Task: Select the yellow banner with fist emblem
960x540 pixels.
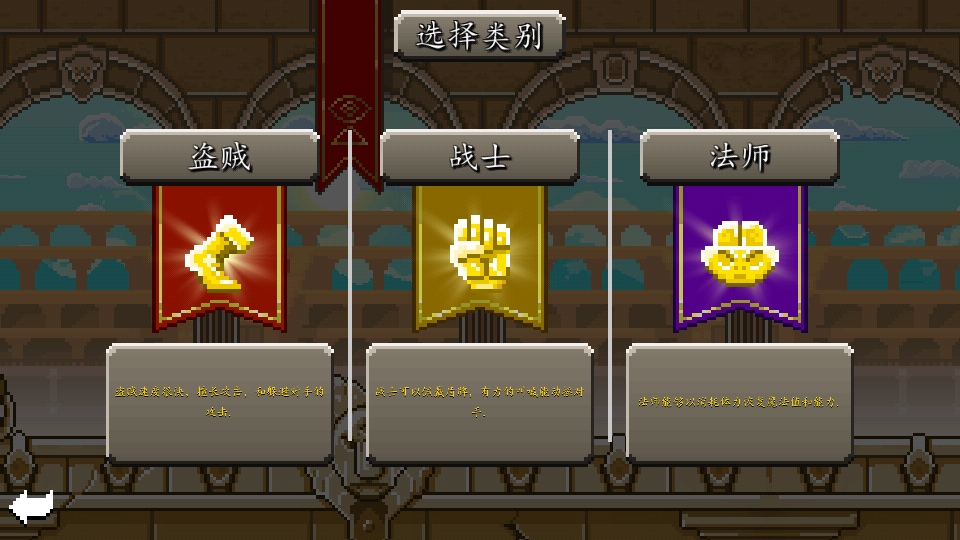Action: pyautogui.click(x=480, y=255)
